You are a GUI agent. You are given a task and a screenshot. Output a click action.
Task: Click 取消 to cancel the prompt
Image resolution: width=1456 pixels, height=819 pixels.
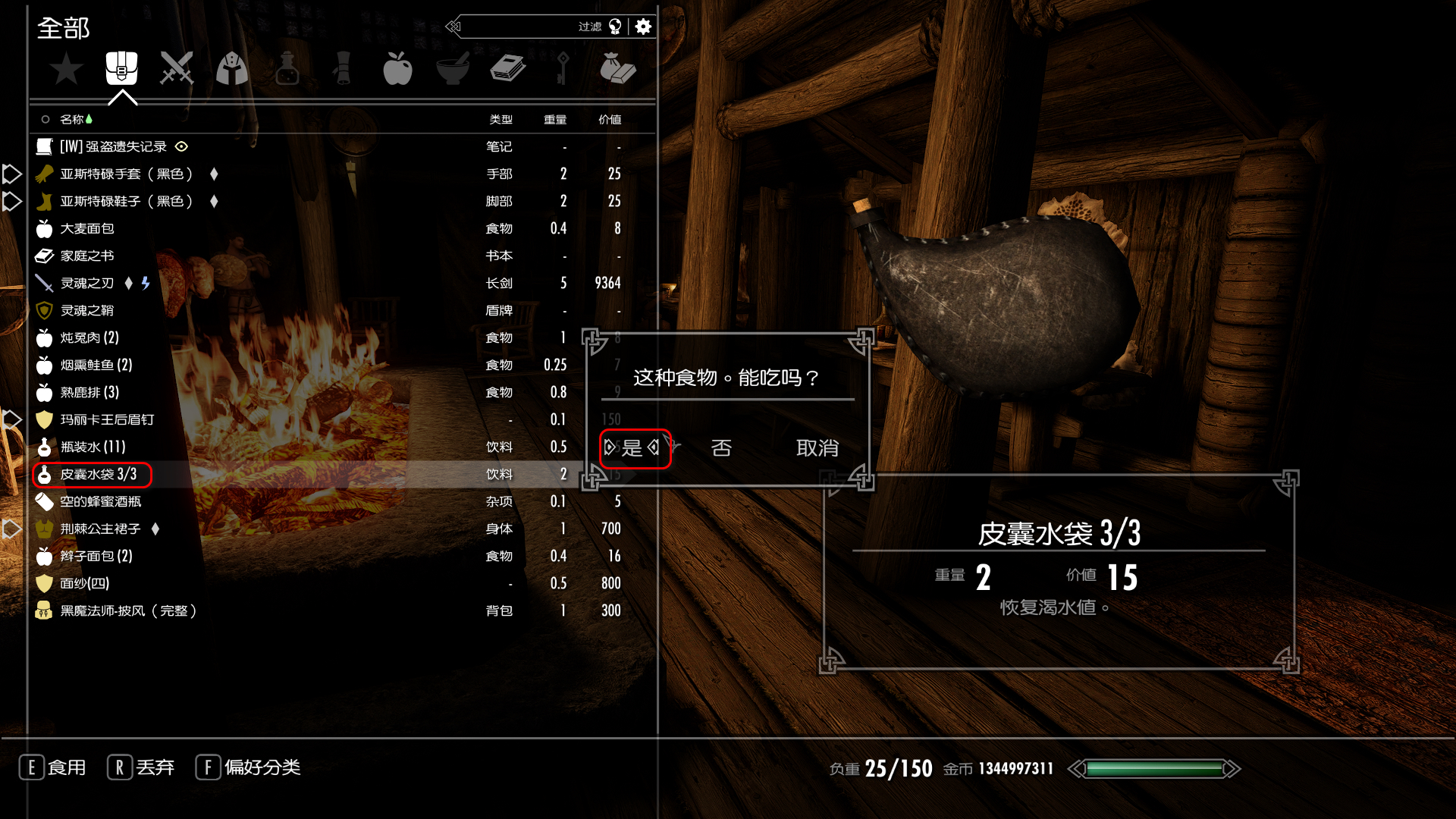tap(817, 448)
